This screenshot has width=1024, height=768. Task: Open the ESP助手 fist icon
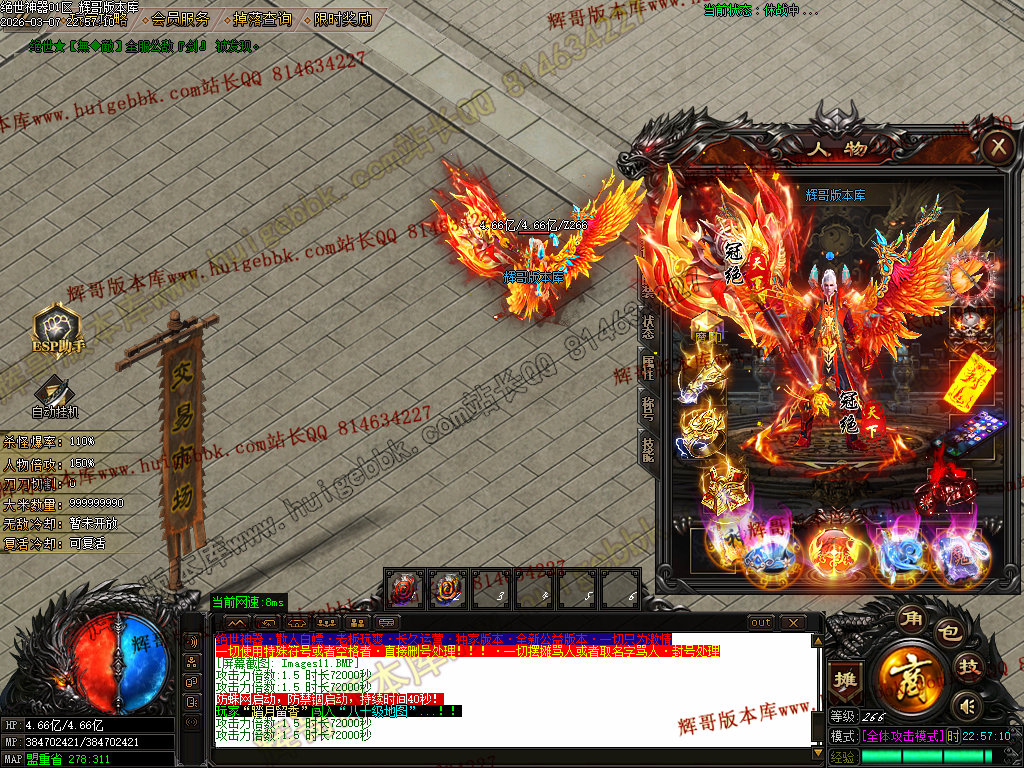pos(56,327)
